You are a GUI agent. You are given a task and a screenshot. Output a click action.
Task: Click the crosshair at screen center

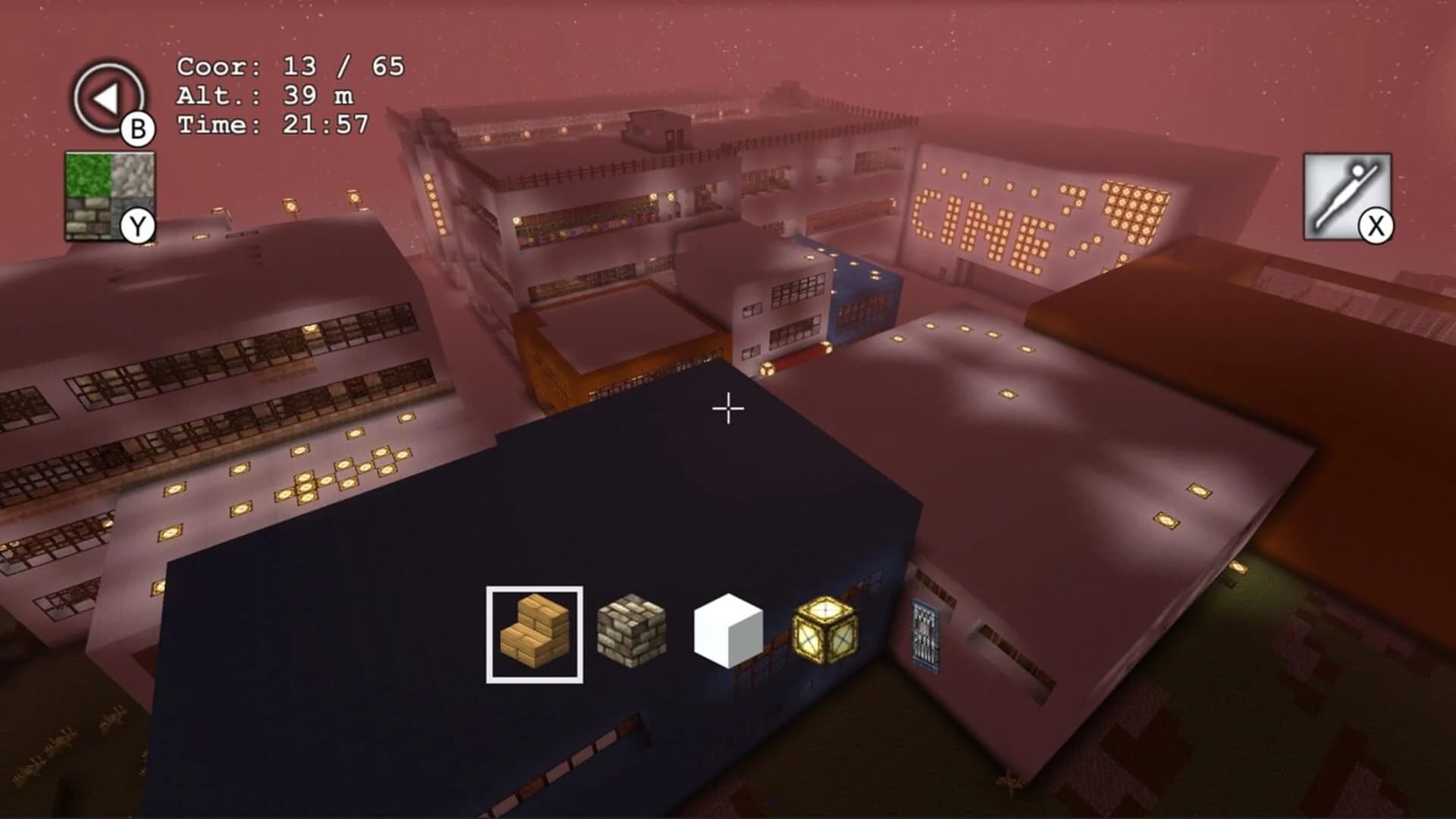pyautogui.click(x=727, y=409)
